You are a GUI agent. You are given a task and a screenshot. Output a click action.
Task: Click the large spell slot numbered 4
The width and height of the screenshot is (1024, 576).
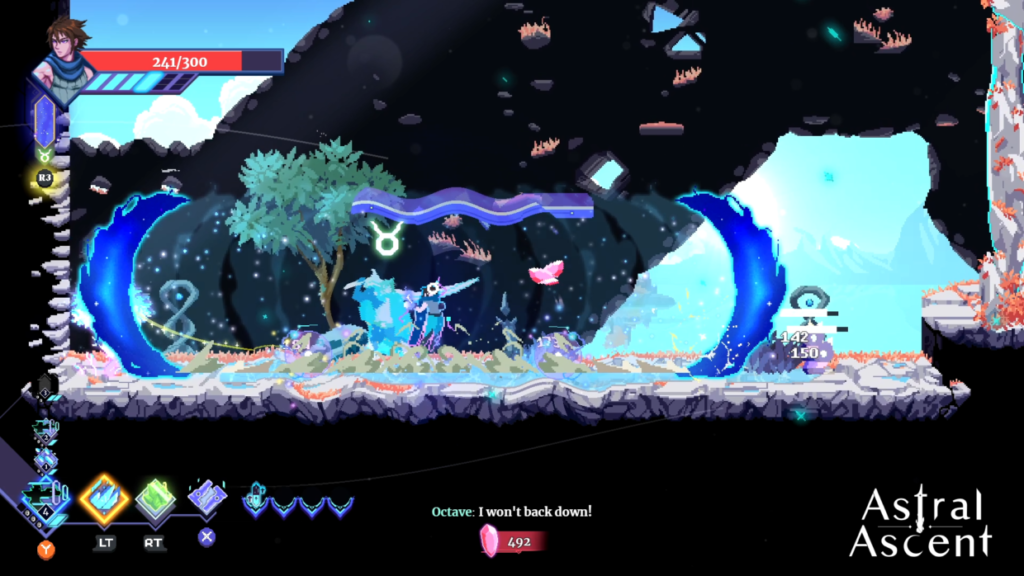pos(46,498)
